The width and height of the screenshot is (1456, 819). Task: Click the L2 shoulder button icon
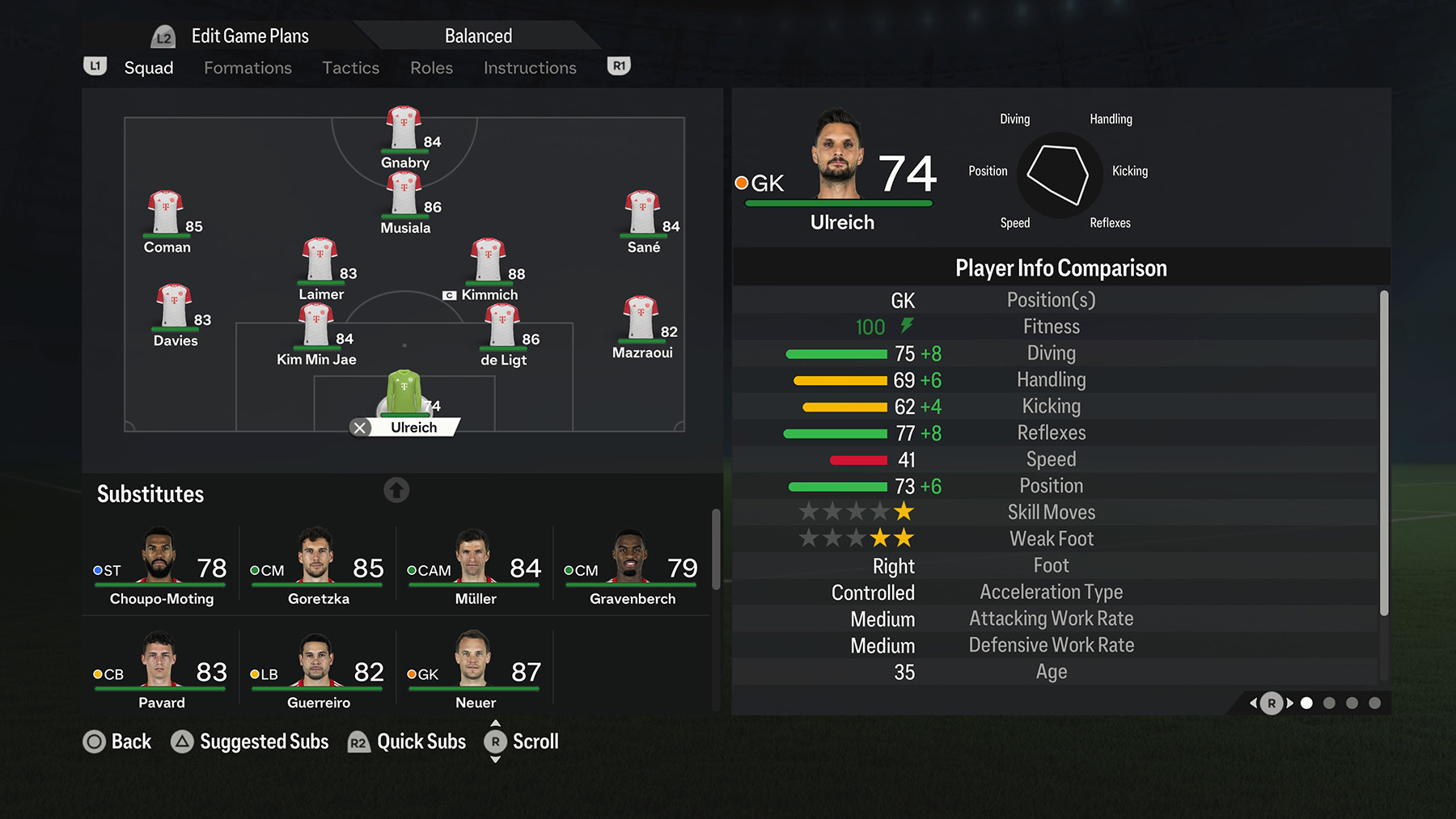point(162,35)
